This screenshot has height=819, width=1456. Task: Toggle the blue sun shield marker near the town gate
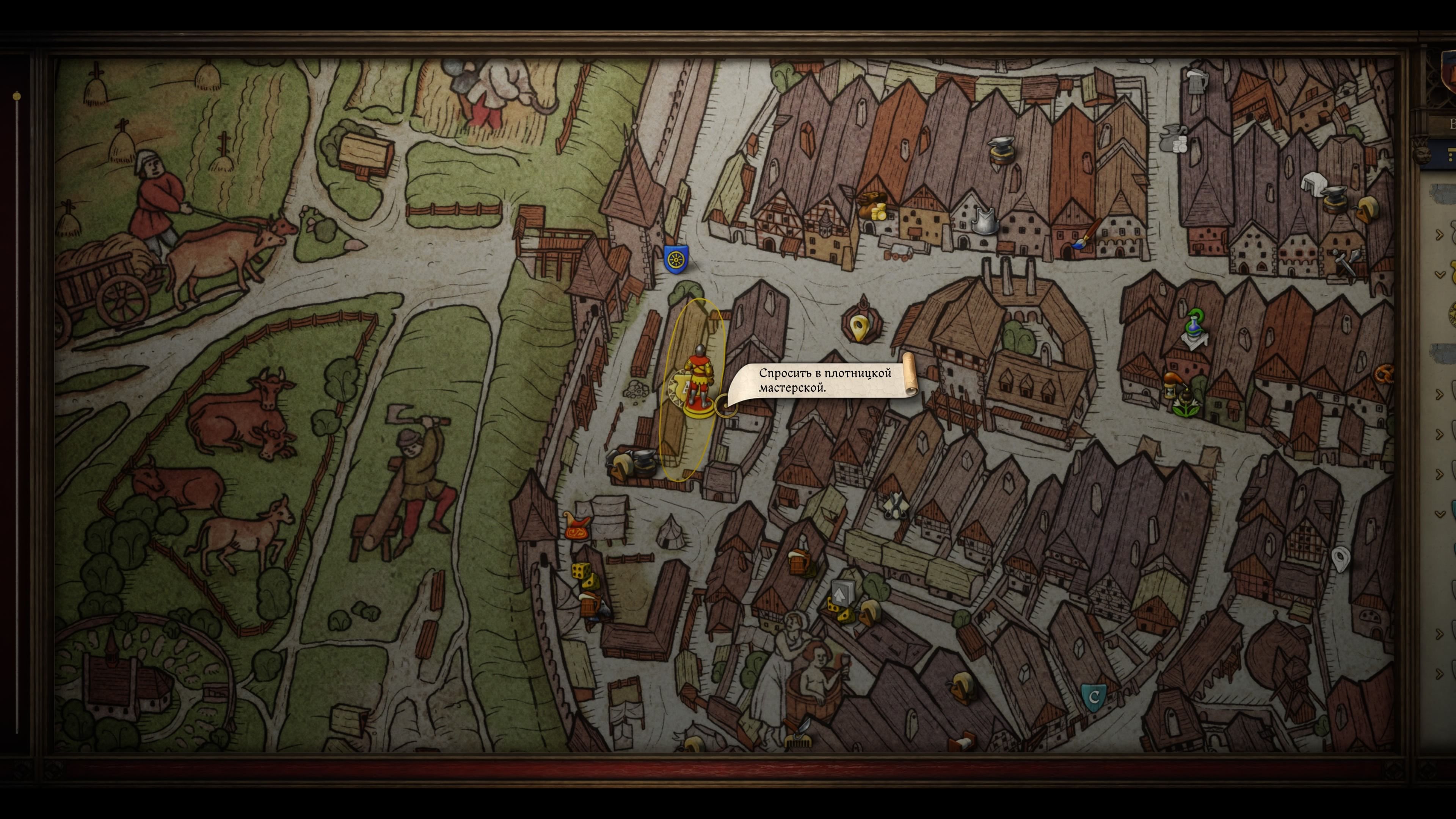pos(676,258)
